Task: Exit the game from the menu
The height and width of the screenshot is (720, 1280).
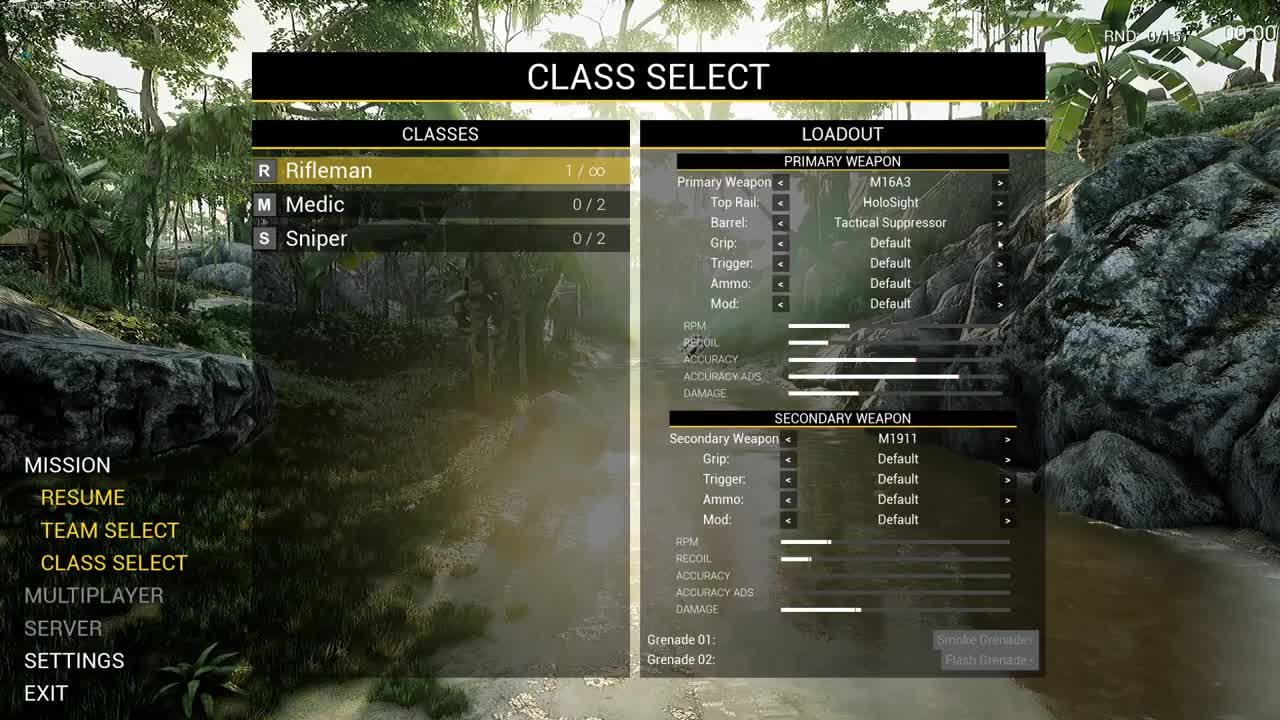Action: (46, 693)
